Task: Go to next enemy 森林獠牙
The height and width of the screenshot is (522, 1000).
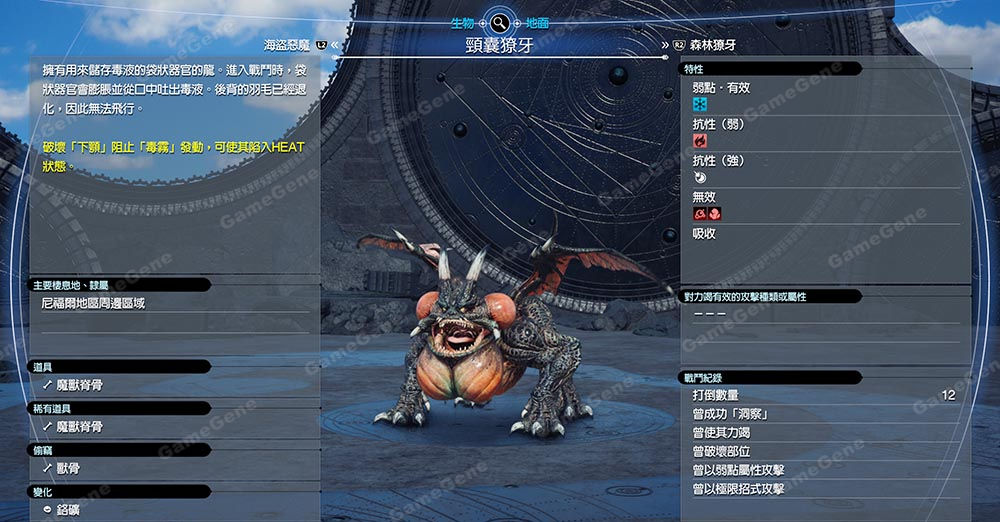Action: pyautogui.click(x=712, y=45)
